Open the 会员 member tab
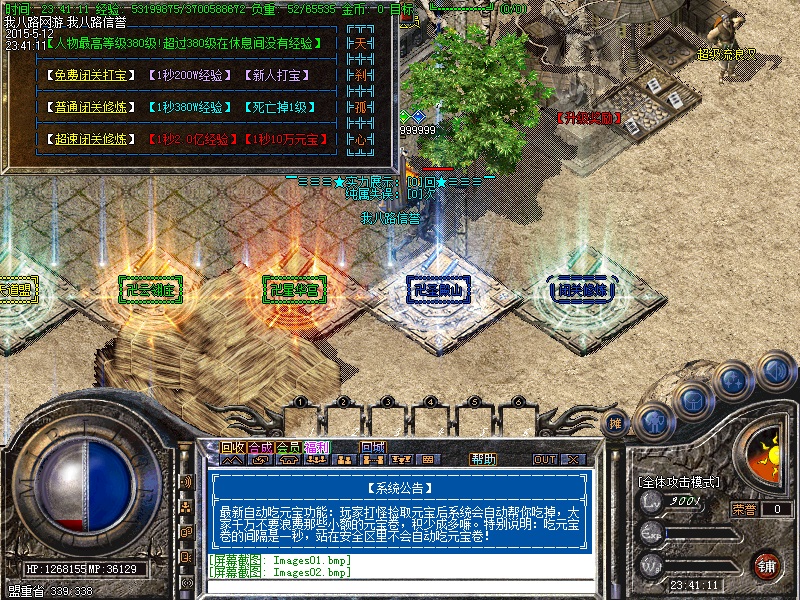Image resolution: width=800 pixels, height=600 pixels. pyautogui.click(x=288, y=447)
